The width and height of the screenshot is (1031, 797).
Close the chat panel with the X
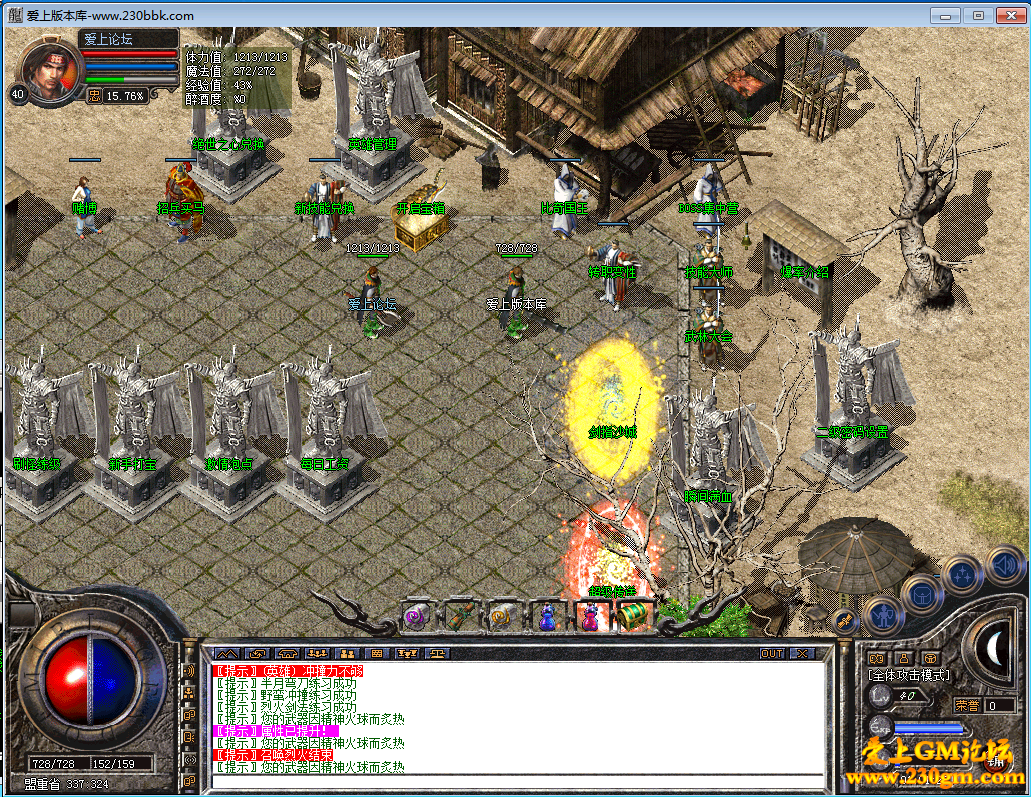[802, 653]
